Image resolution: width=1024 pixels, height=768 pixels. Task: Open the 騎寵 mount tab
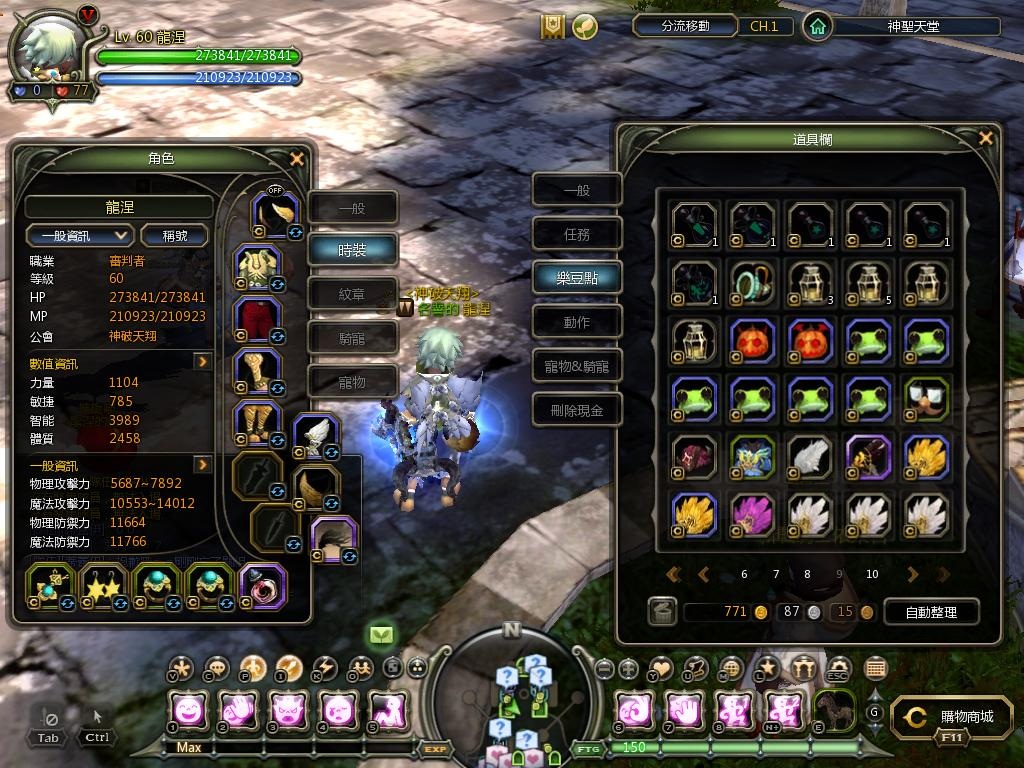point(352,338)
